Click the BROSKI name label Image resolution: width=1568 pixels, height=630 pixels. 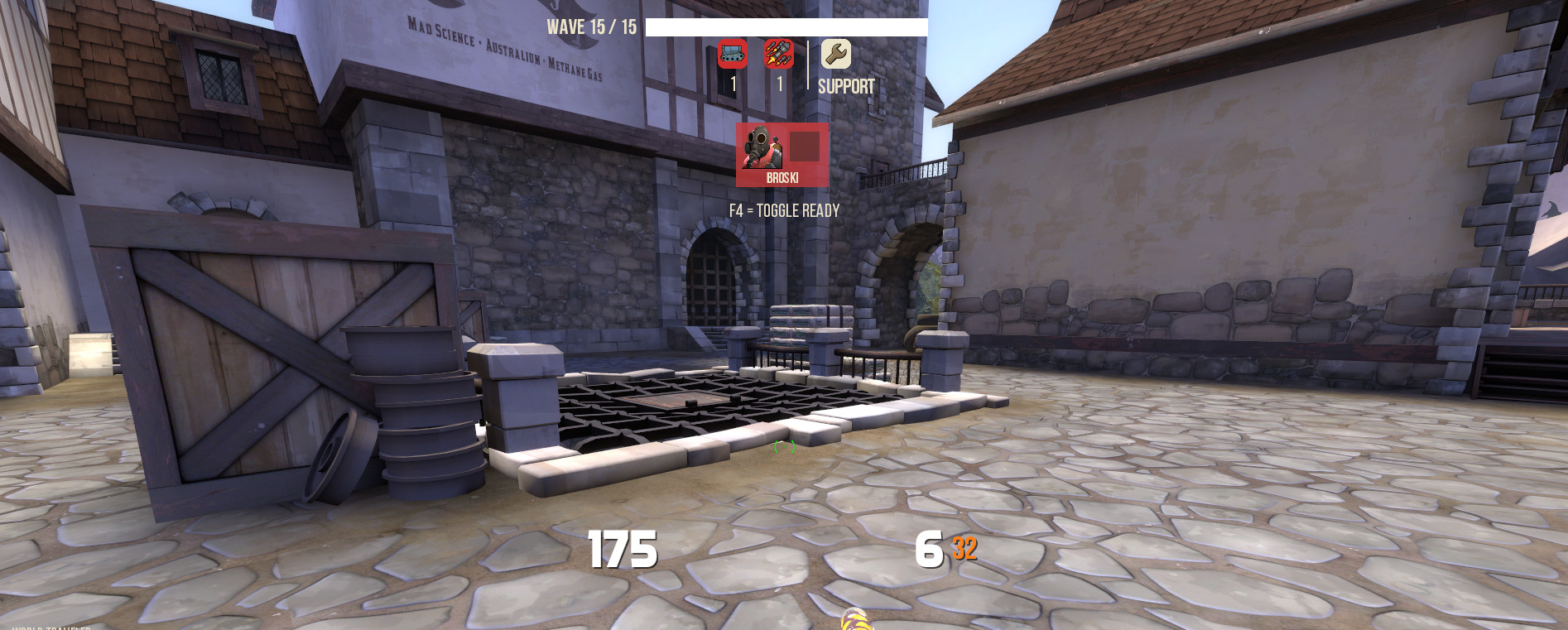point(782,177)
